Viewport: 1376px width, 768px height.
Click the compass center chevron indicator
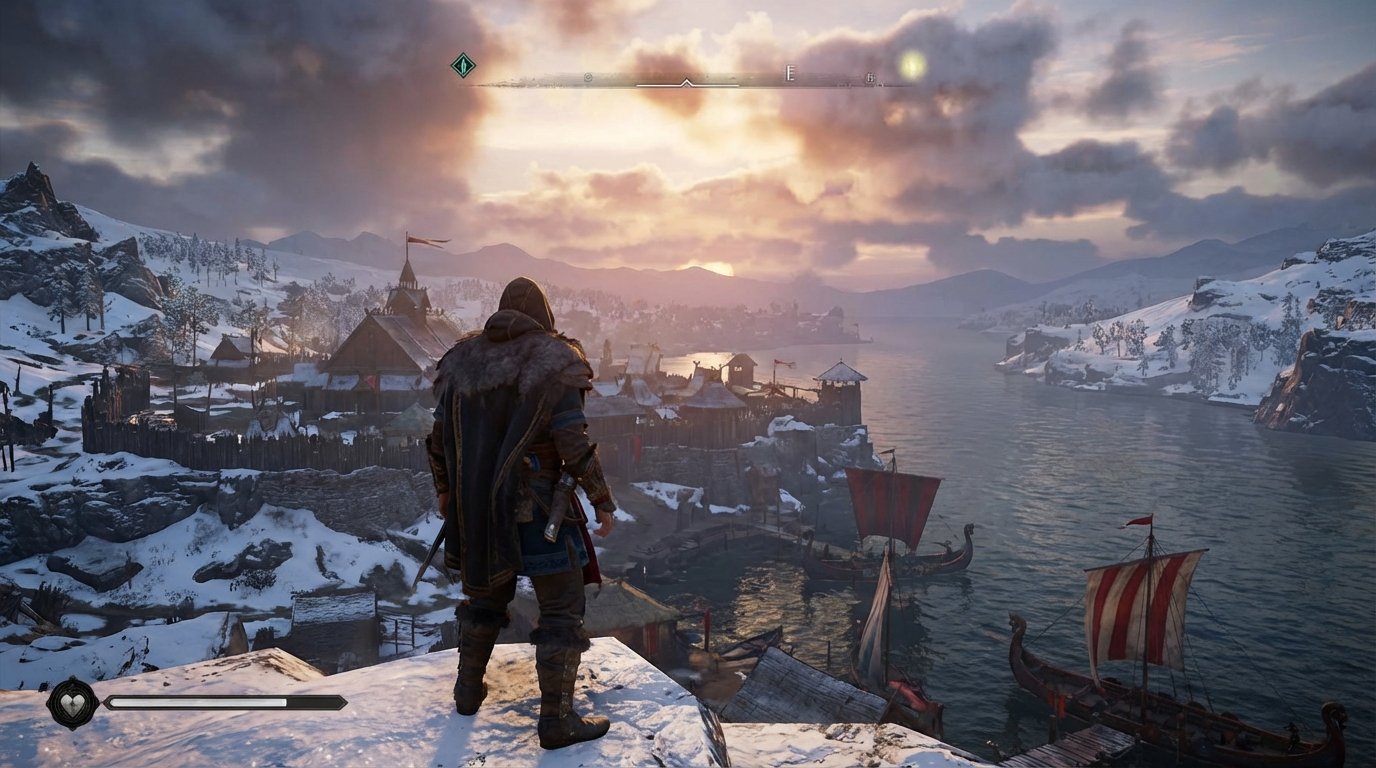tap(685, 82)
